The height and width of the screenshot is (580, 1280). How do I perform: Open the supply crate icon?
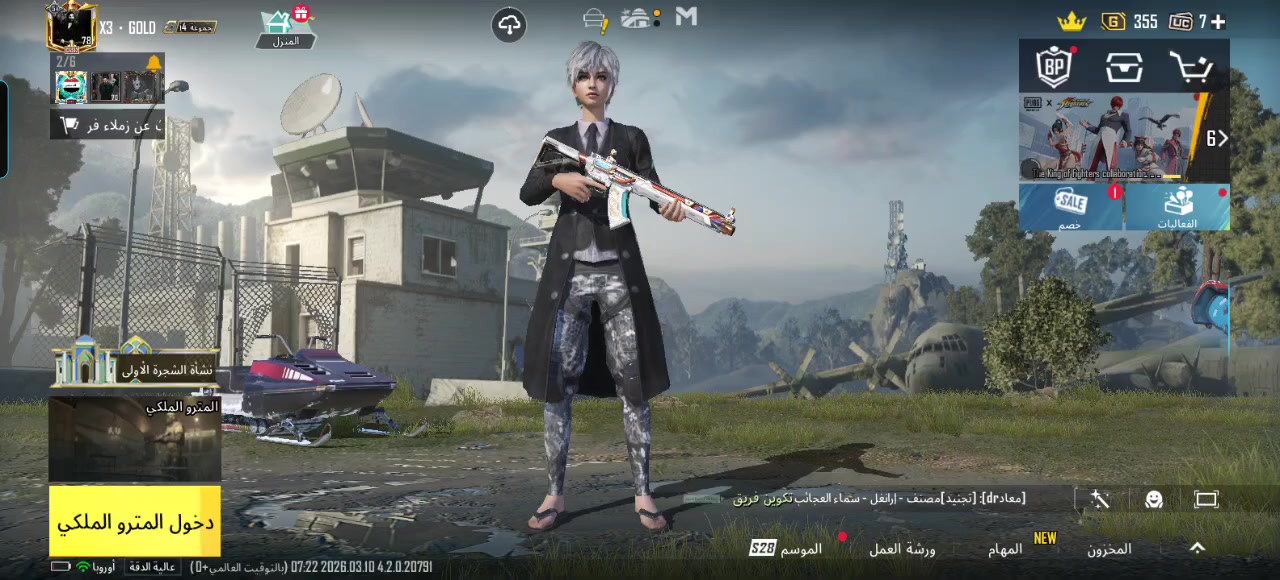point(1124,67)
